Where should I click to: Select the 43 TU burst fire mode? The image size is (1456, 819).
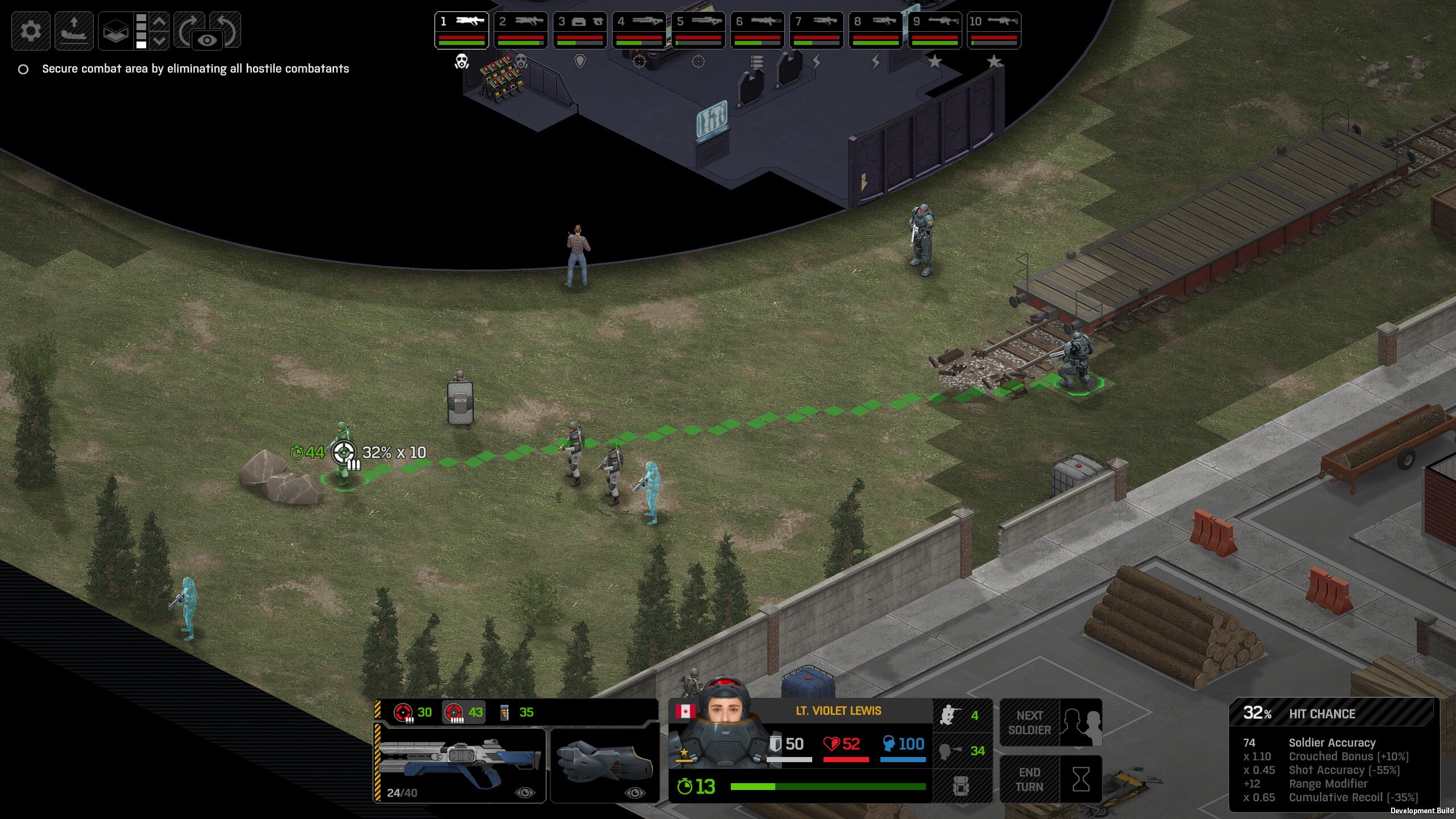pos(464,712)
